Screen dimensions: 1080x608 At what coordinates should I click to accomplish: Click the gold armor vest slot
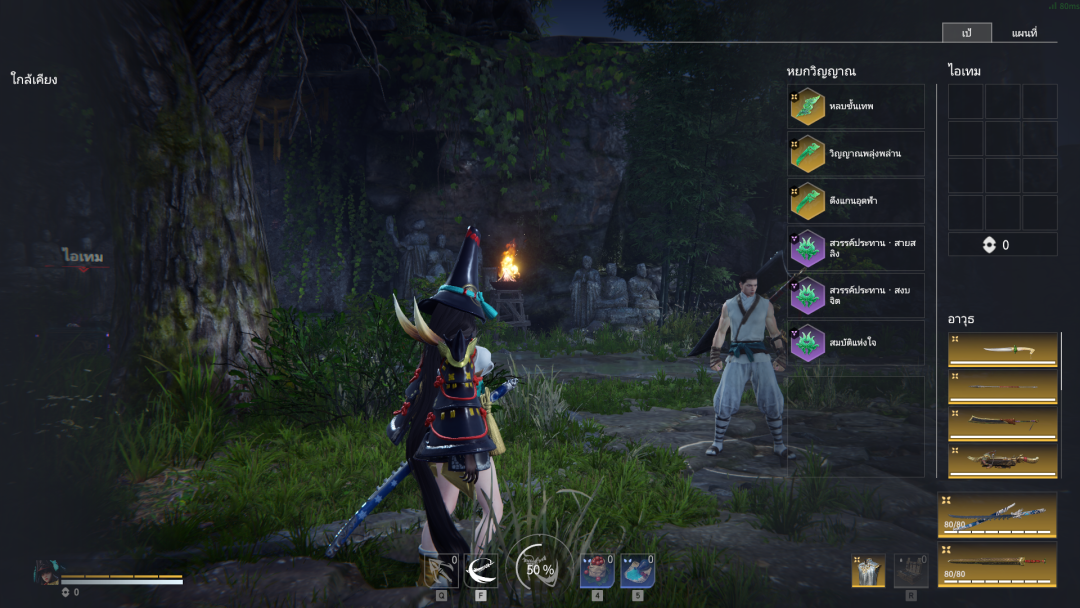[868, 570]
